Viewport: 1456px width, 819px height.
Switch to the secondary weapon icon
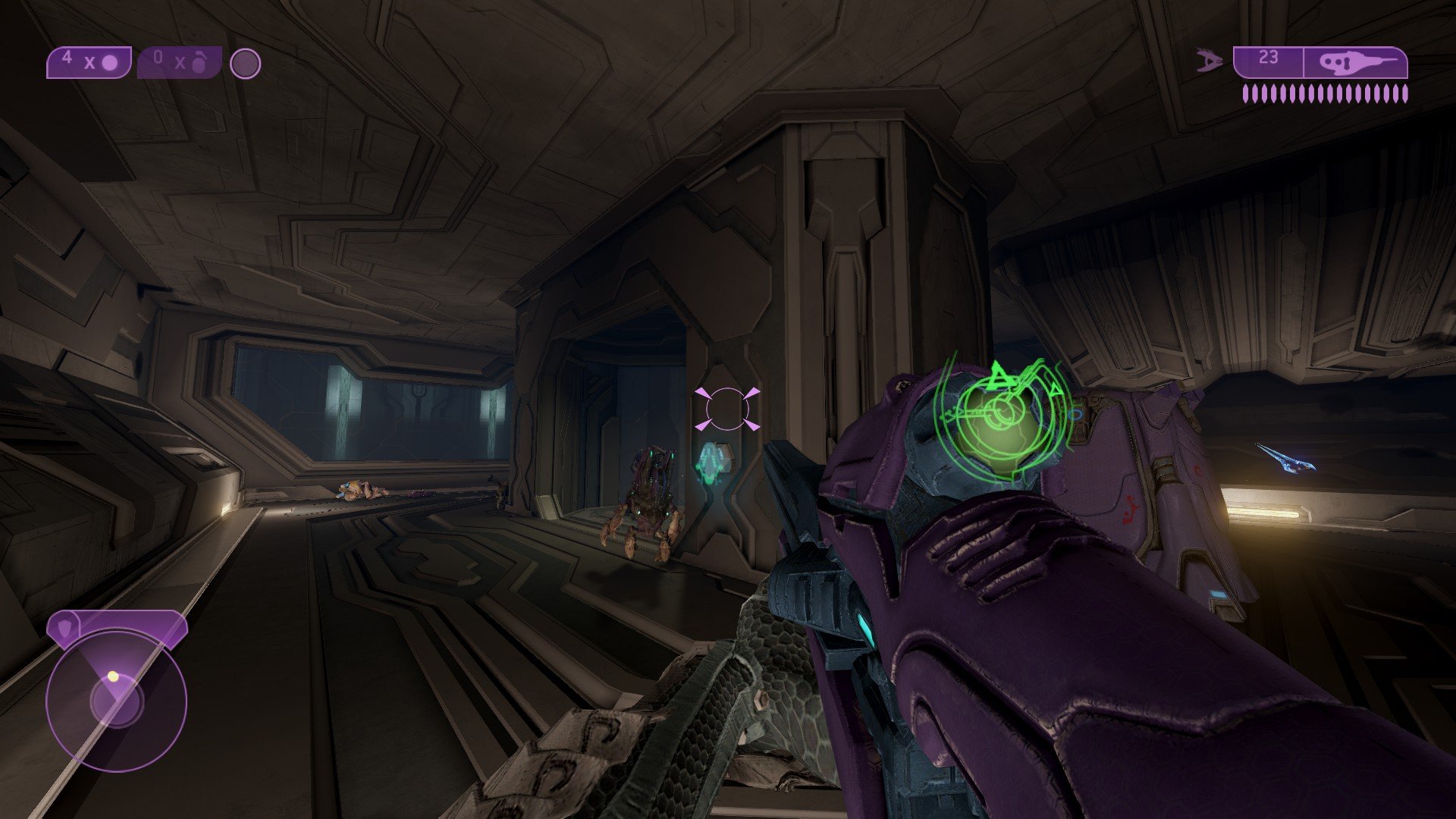(1210, 61)
